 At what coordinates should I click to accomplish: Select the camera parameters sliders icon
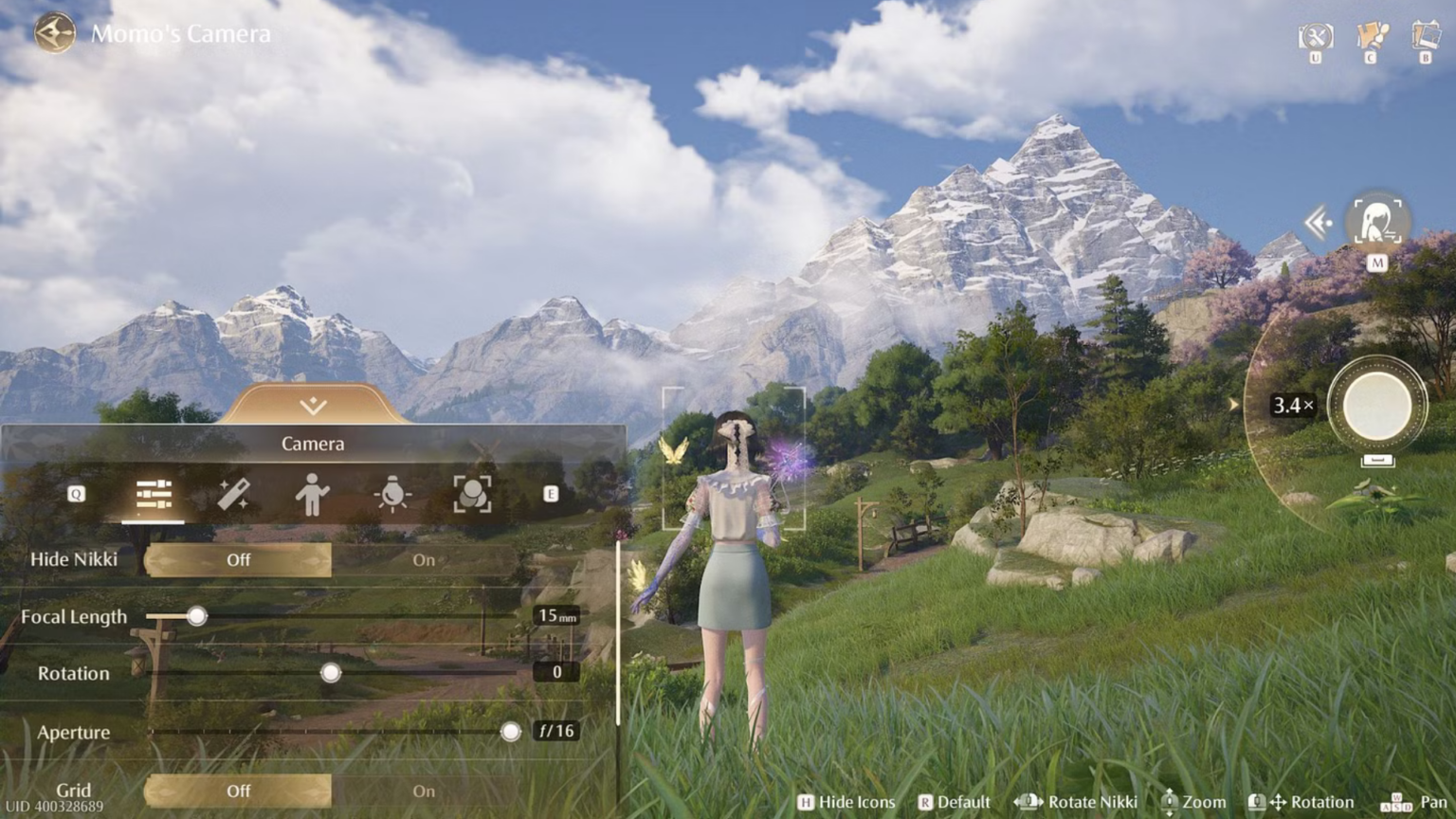click(154, 493)
